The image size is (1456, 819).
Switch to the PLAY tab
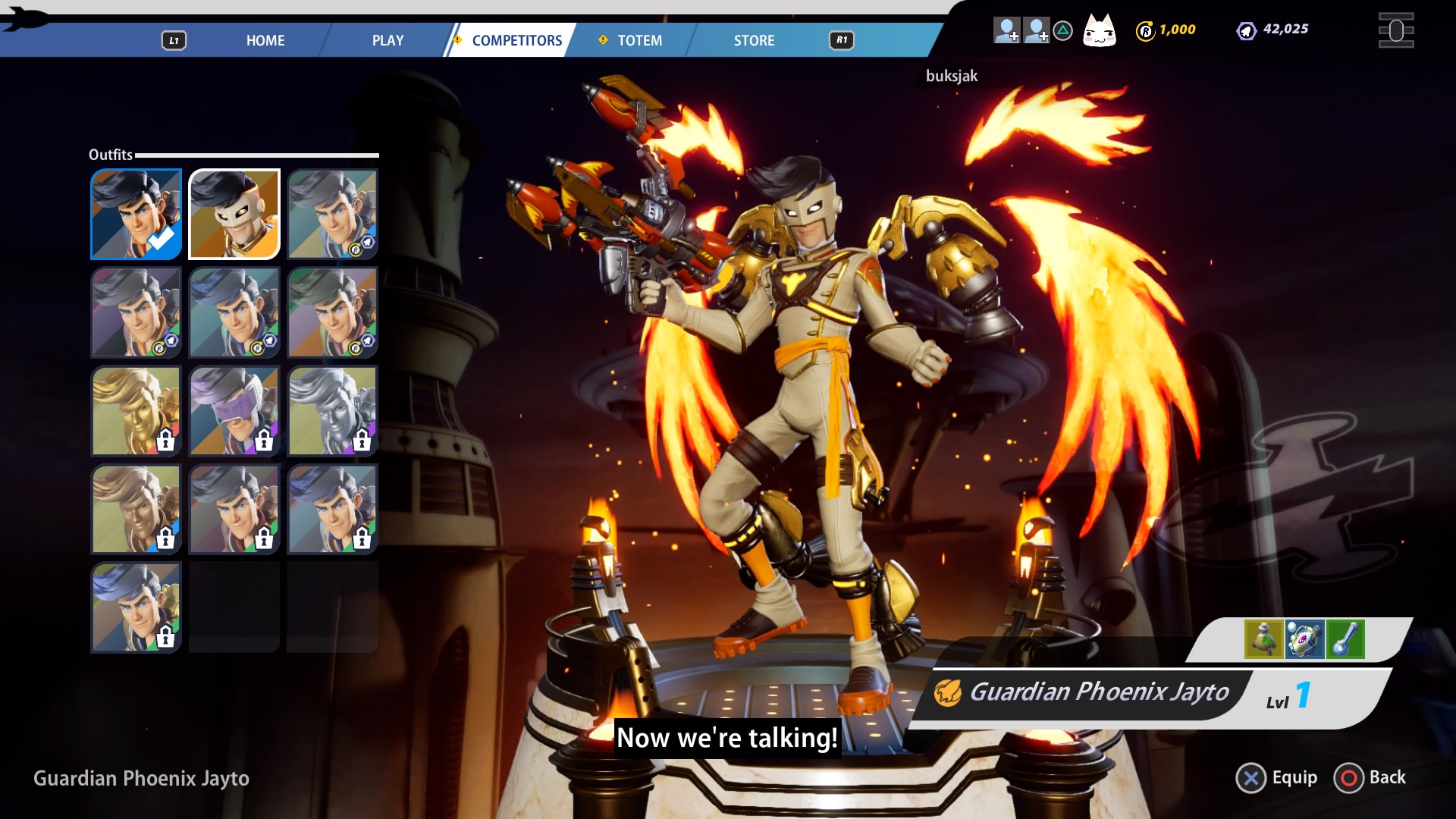(388, 40)
